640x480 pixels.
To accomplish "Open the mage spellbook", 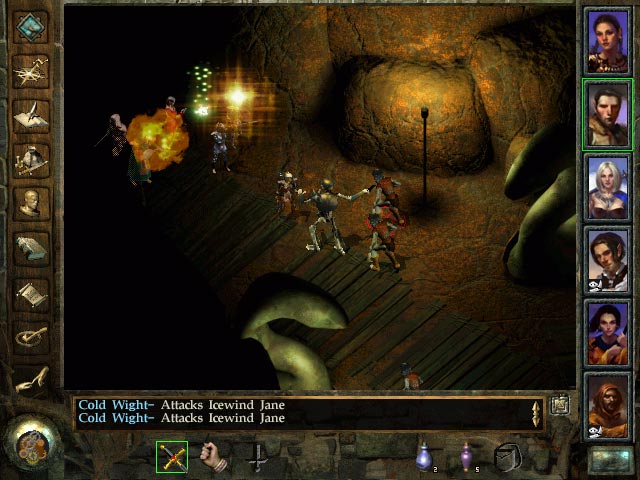I will (x=31, y=249).
